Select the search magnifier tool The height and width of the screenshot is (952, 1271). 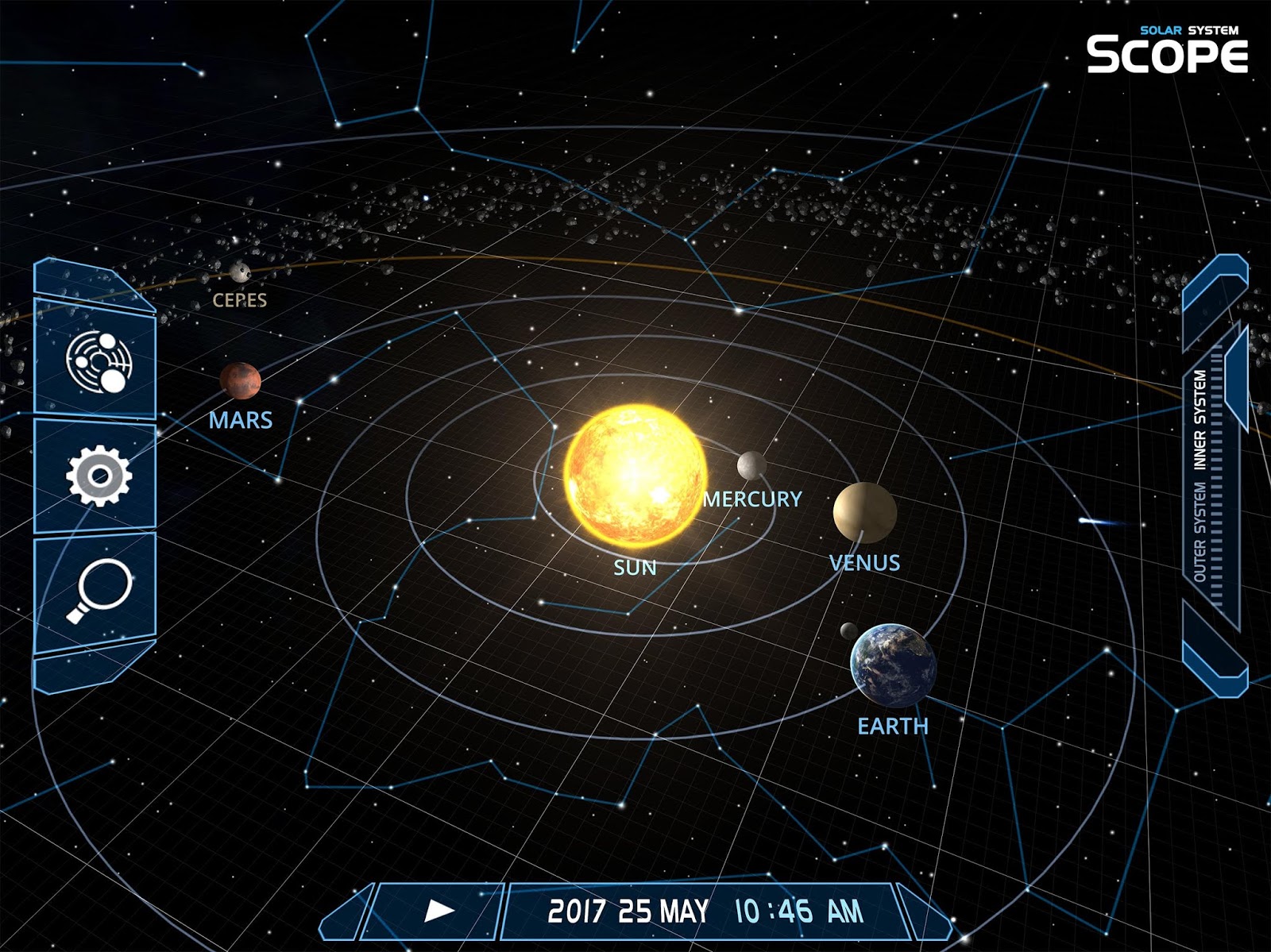click(100, 589)
